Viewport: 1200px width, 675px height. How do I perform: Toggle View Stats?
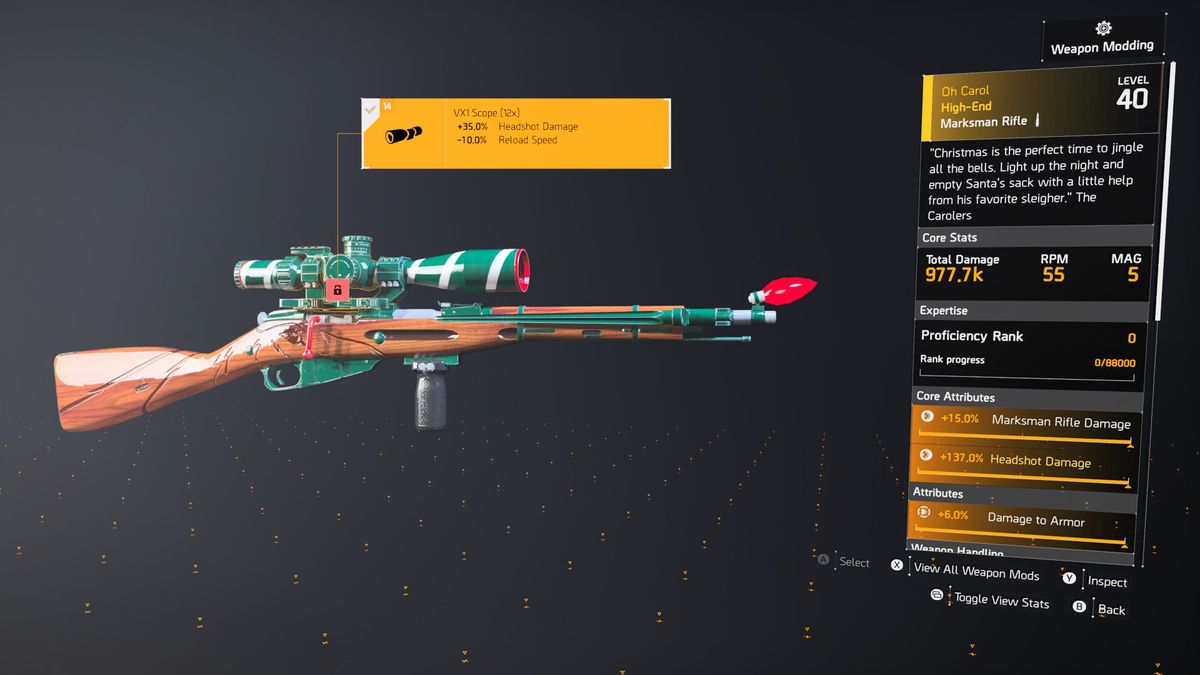pyautogui.click(x=1001, y=601)
